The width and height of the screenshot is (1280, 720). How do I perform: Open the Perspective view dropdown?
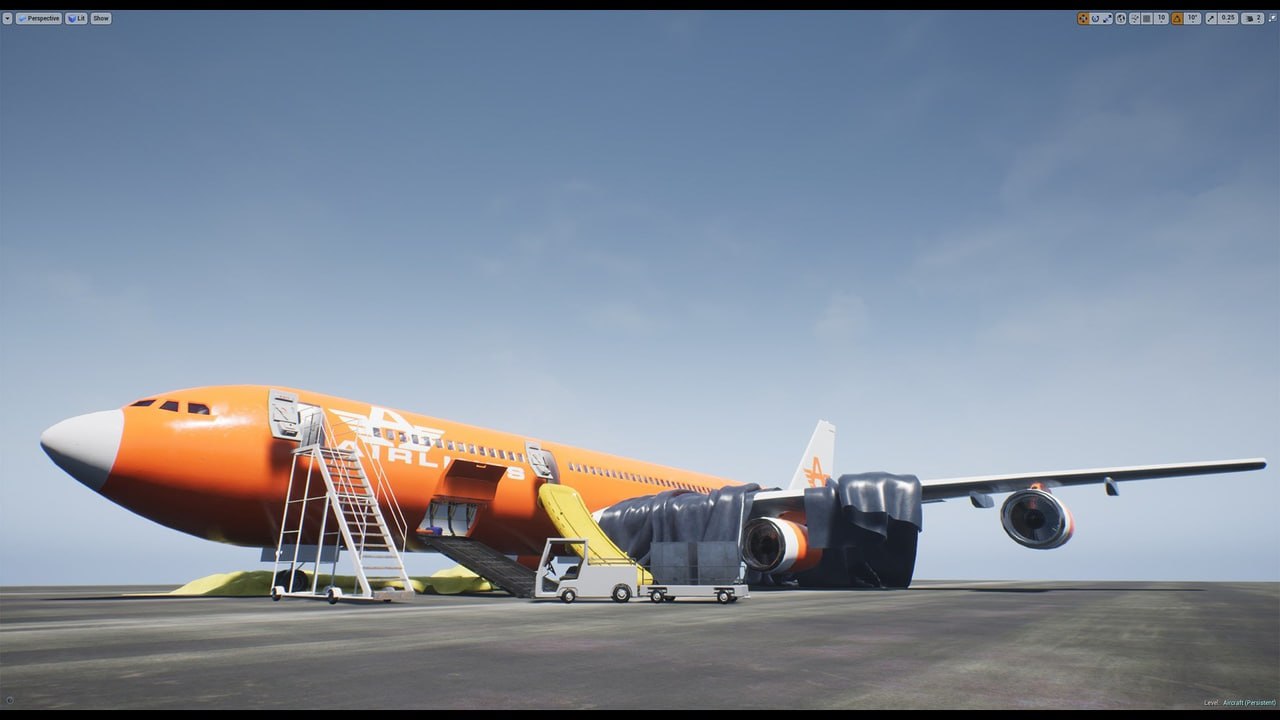click(x=40, y=18)
